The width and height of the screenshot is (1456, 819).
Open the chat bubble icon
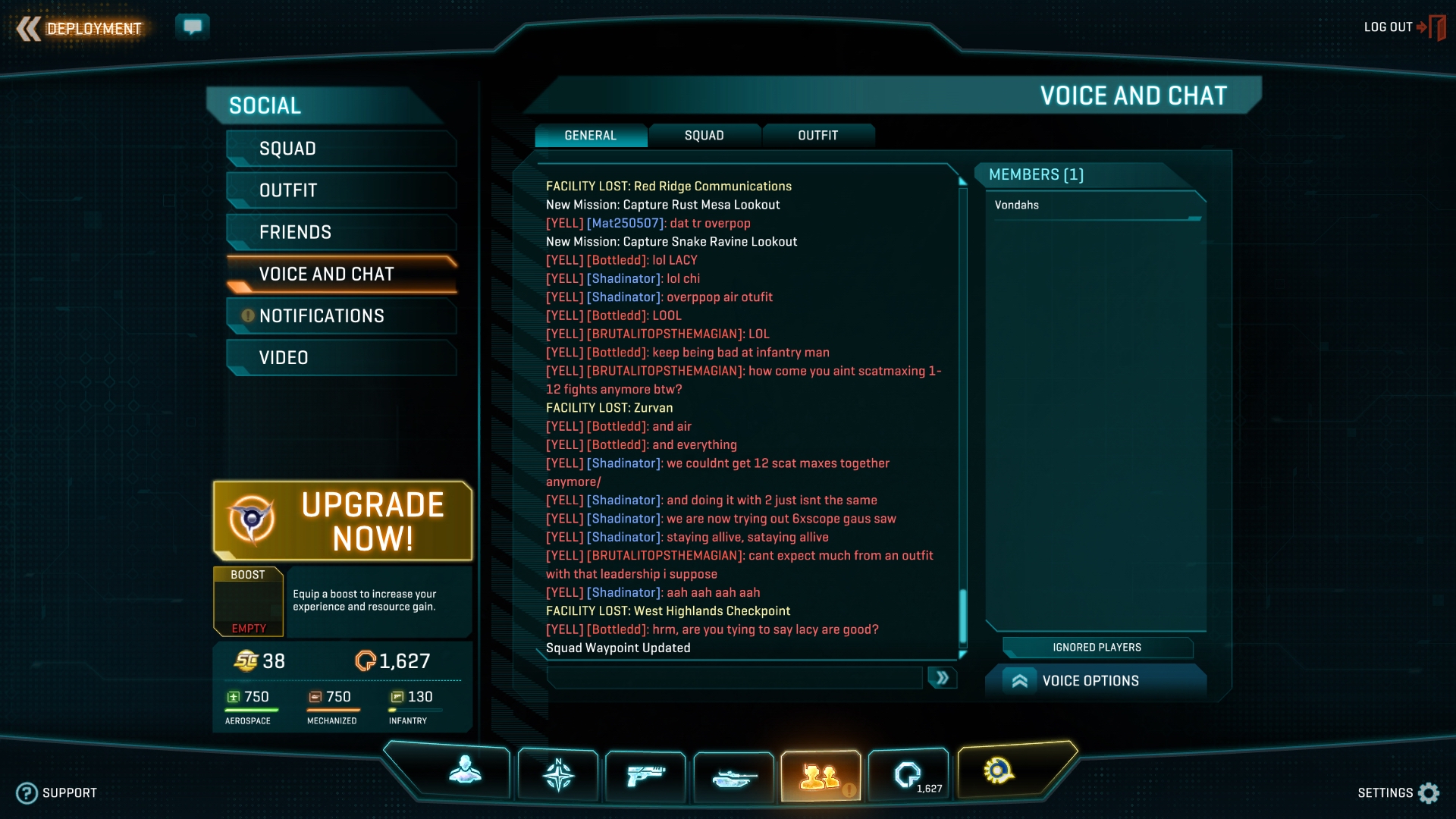coord(193,27)
